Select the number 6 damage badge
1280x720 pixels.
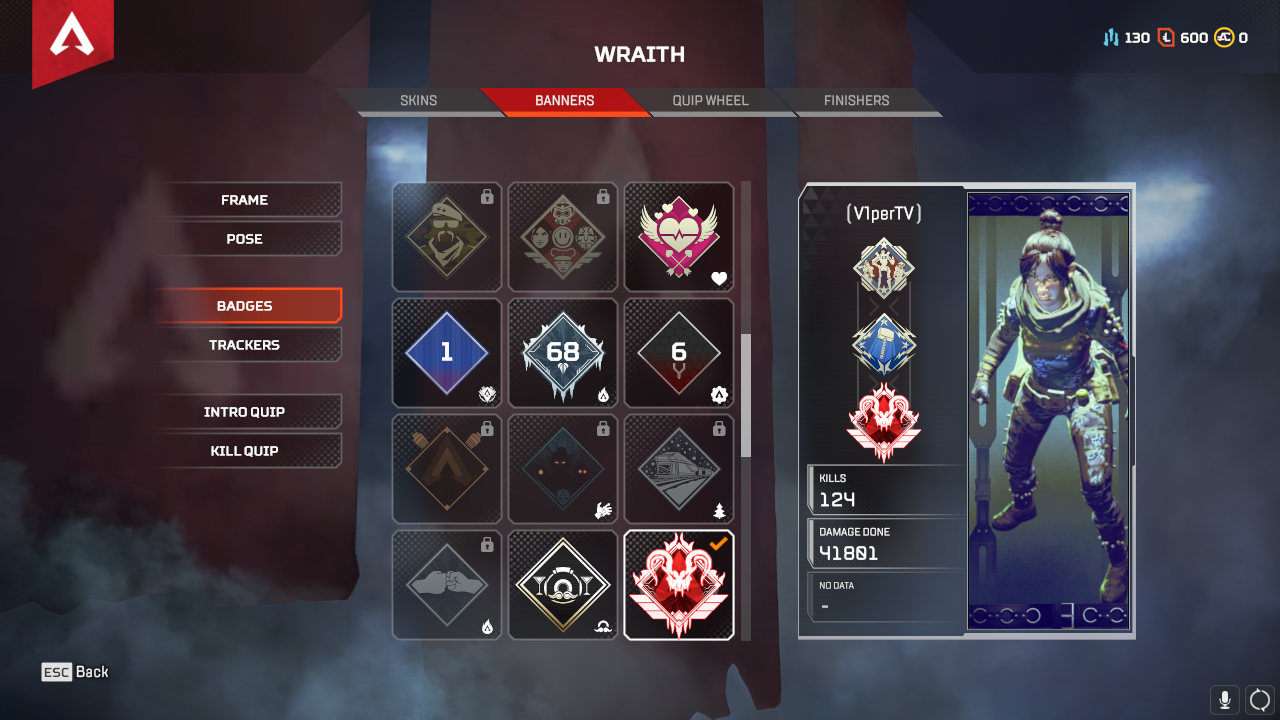[679, 352]
